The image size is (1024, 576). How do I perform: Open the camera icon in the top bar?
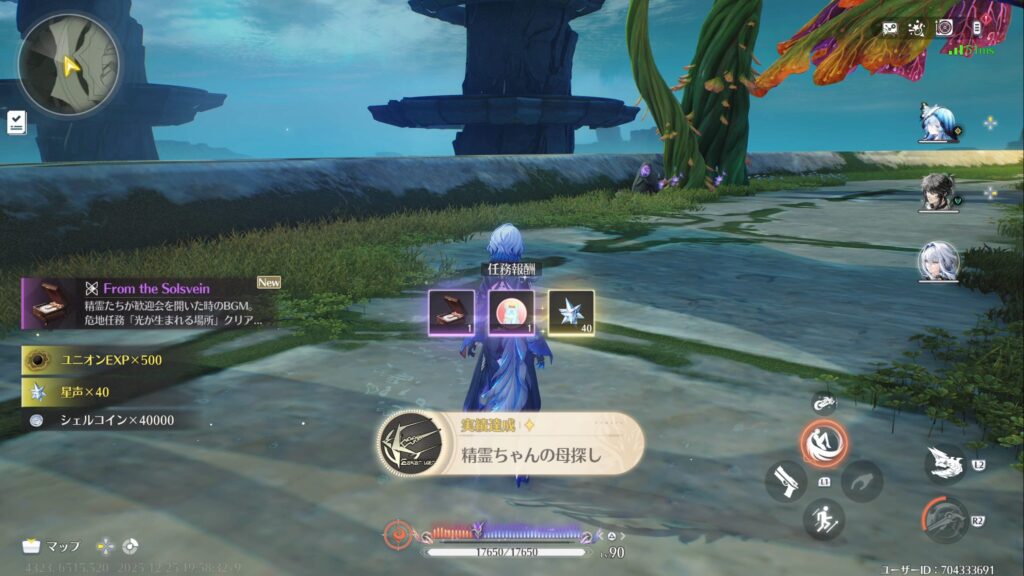[944, 28]
